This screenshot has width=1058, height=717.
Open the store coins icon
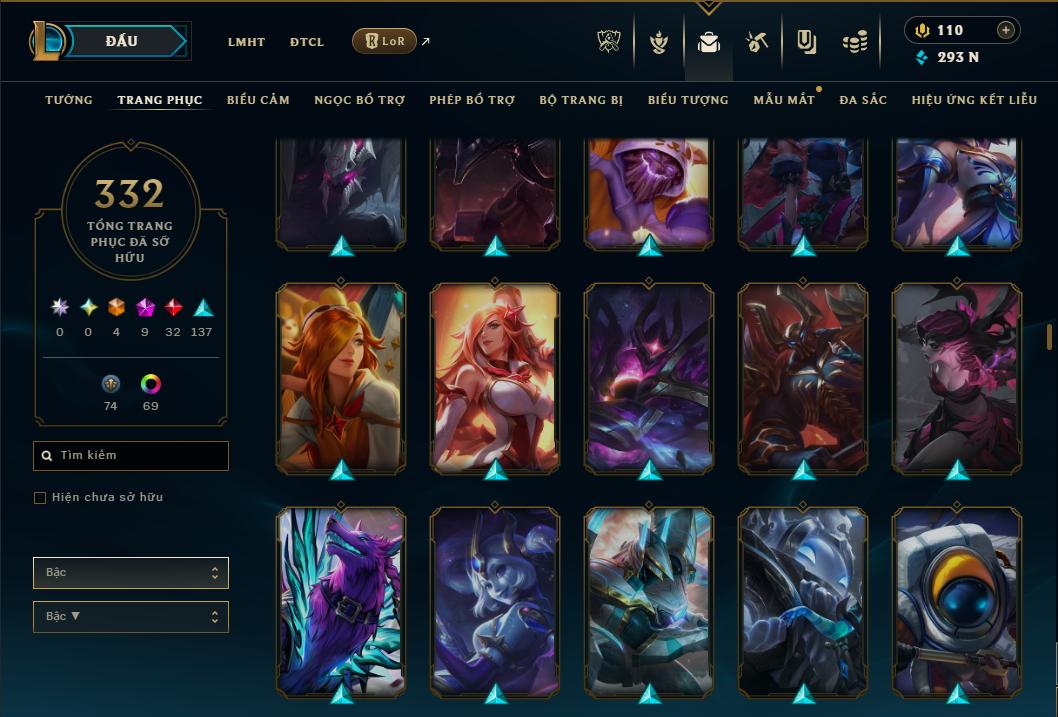coord(854,42)
